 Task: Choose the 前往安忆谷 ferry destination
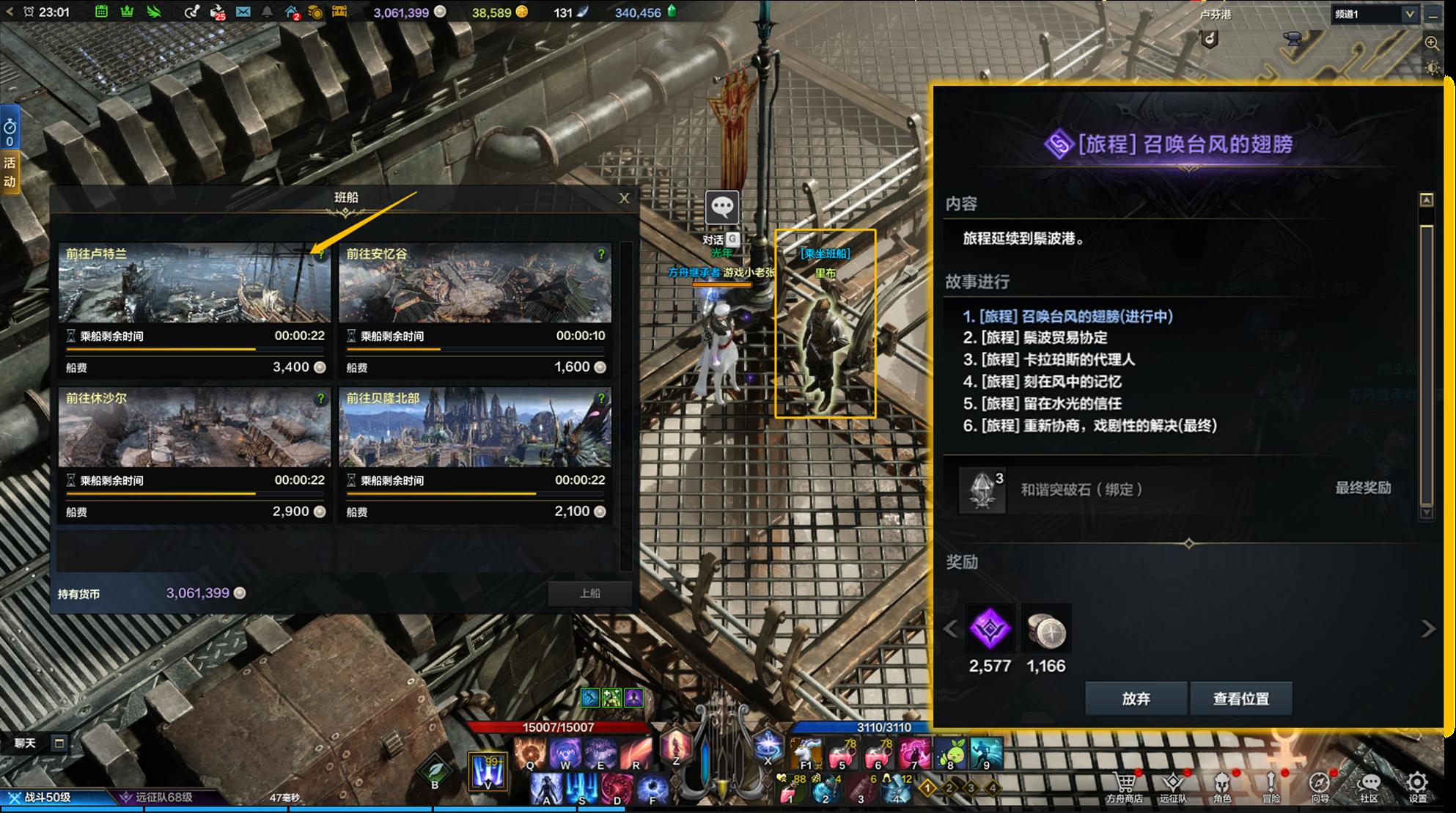pos(475,284)
